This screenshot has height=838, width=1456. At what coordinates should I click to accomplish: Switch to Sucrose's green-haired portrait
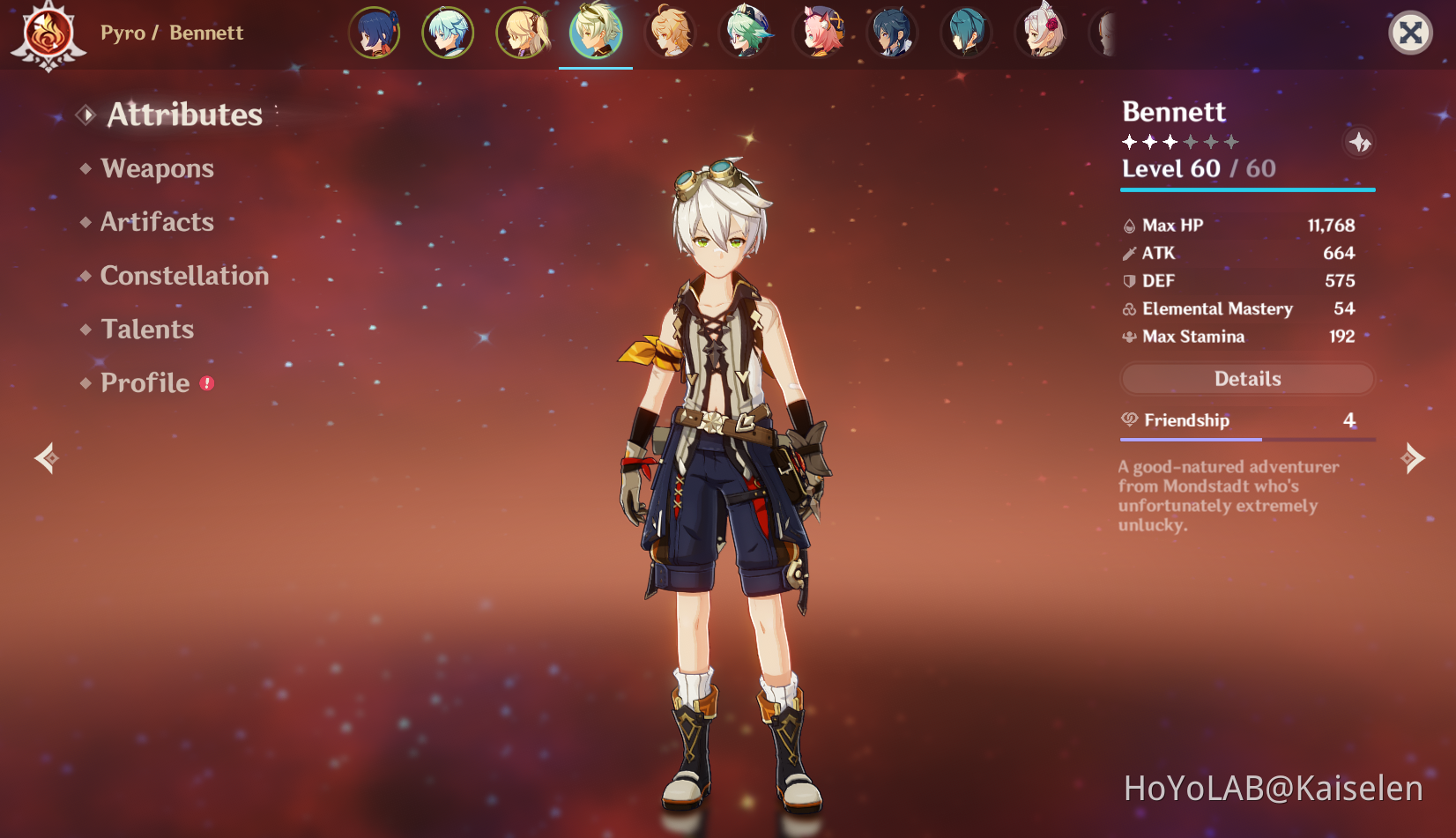[x=746, y=33]
